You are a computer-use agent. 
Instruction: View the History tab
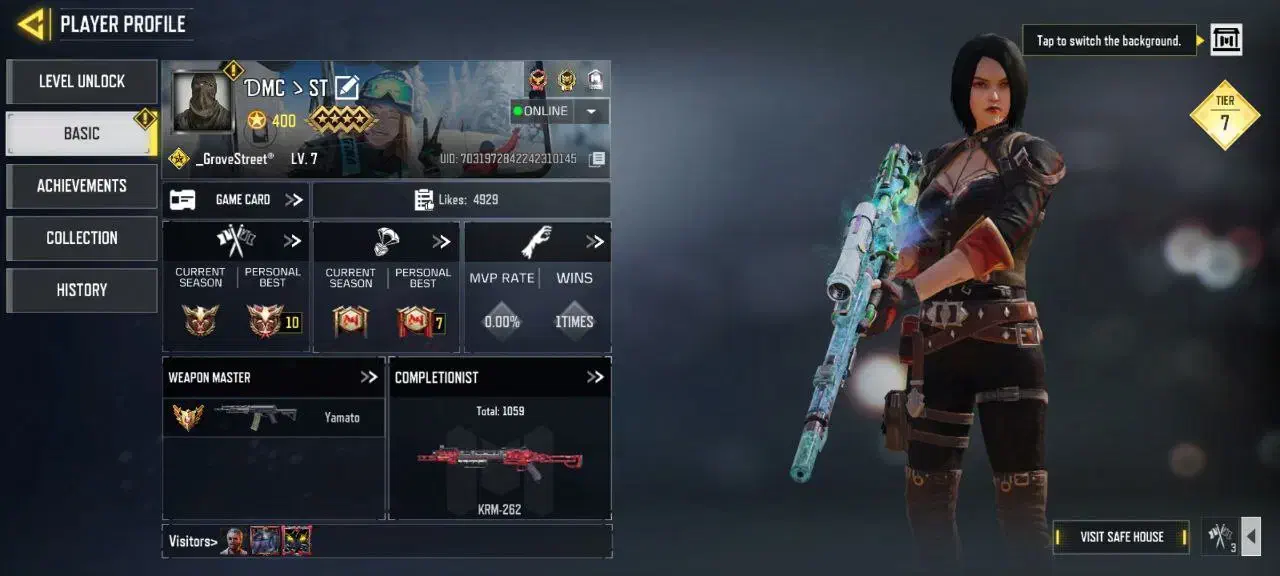(x=82, y=290)
